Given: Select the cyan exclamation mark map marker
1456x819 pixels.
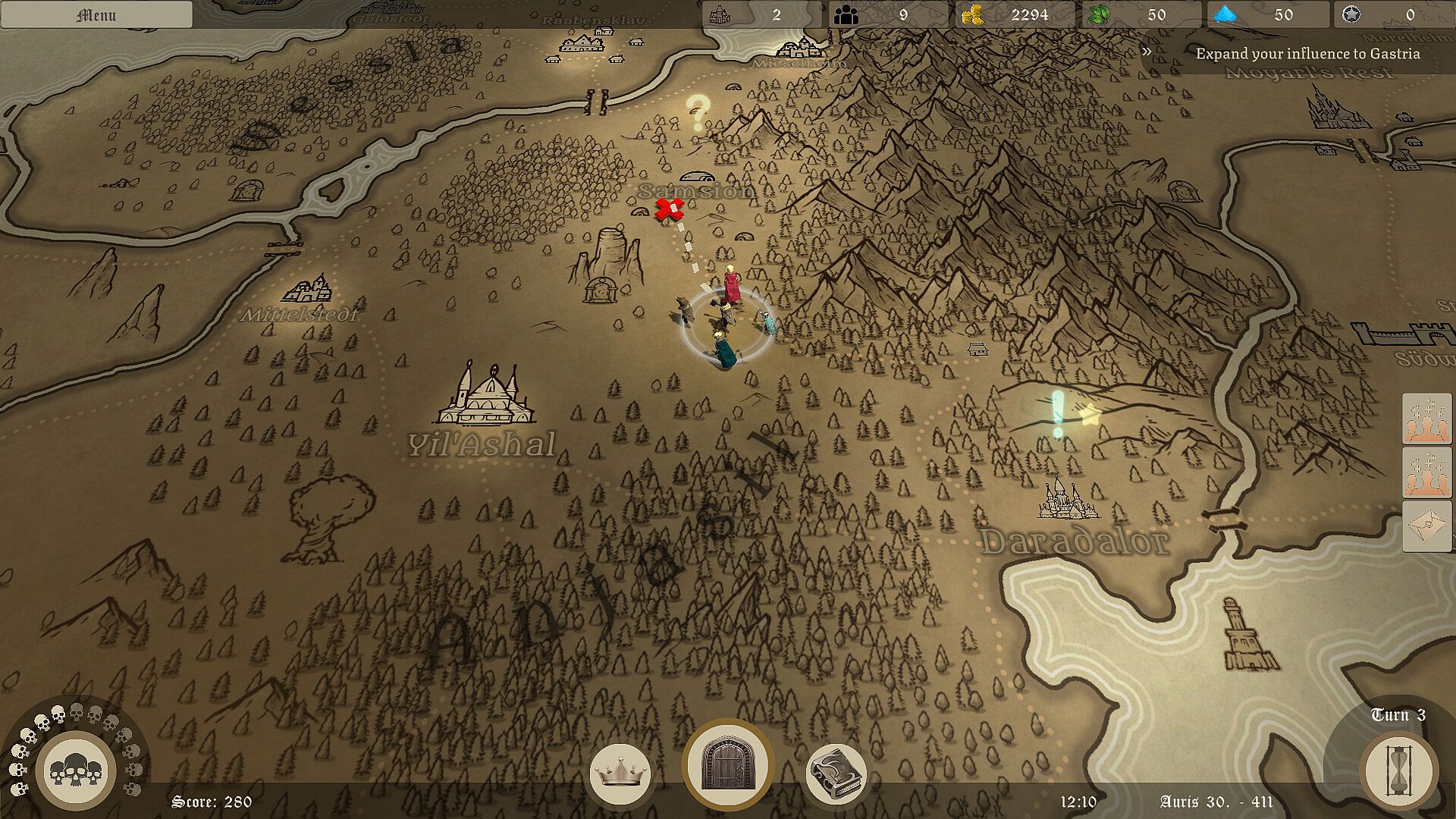Looking at the screenshot, I should coord(1057,413).
